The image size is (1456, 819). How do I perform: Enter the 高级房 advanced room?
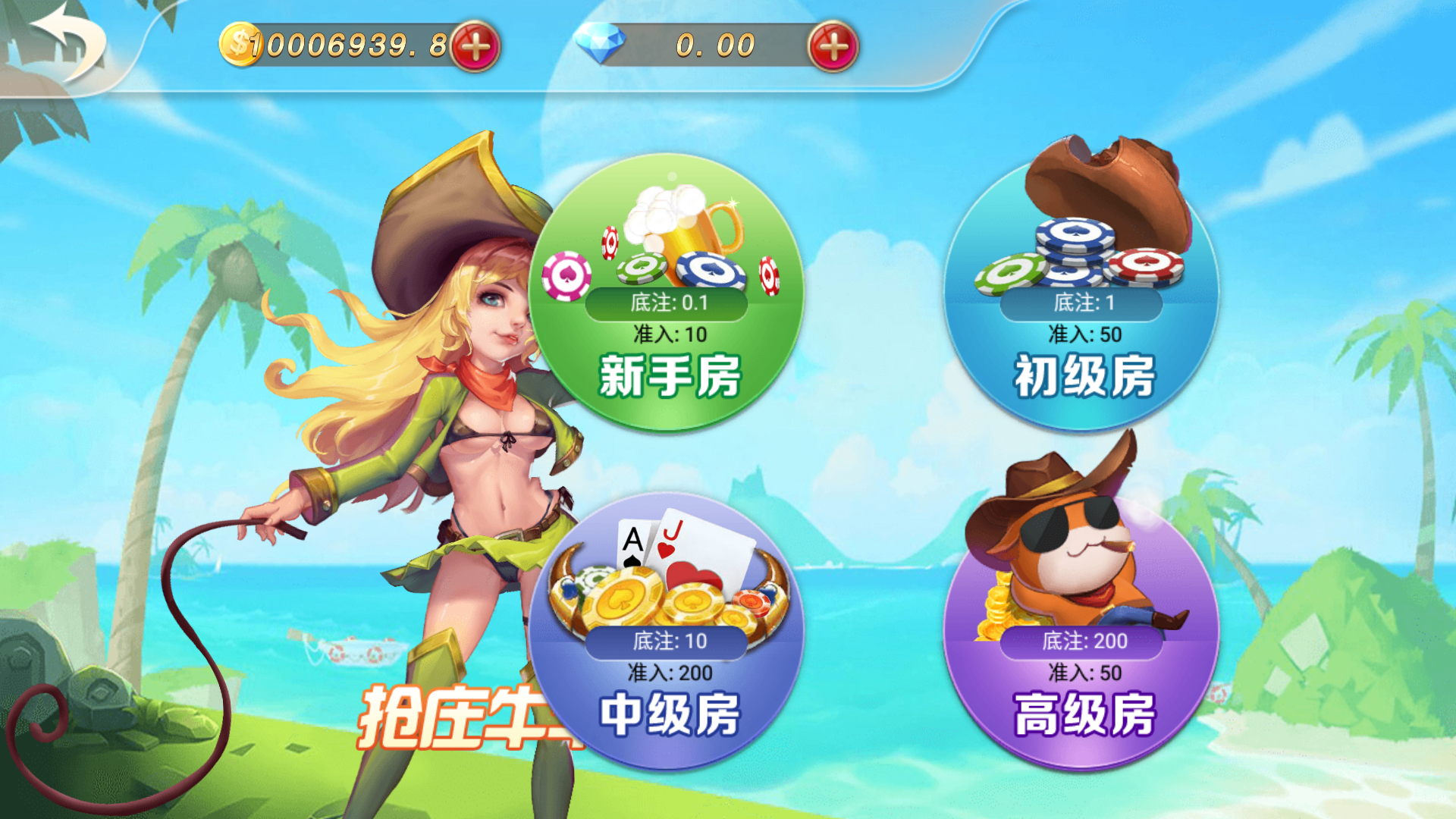tap(1084, 711)
